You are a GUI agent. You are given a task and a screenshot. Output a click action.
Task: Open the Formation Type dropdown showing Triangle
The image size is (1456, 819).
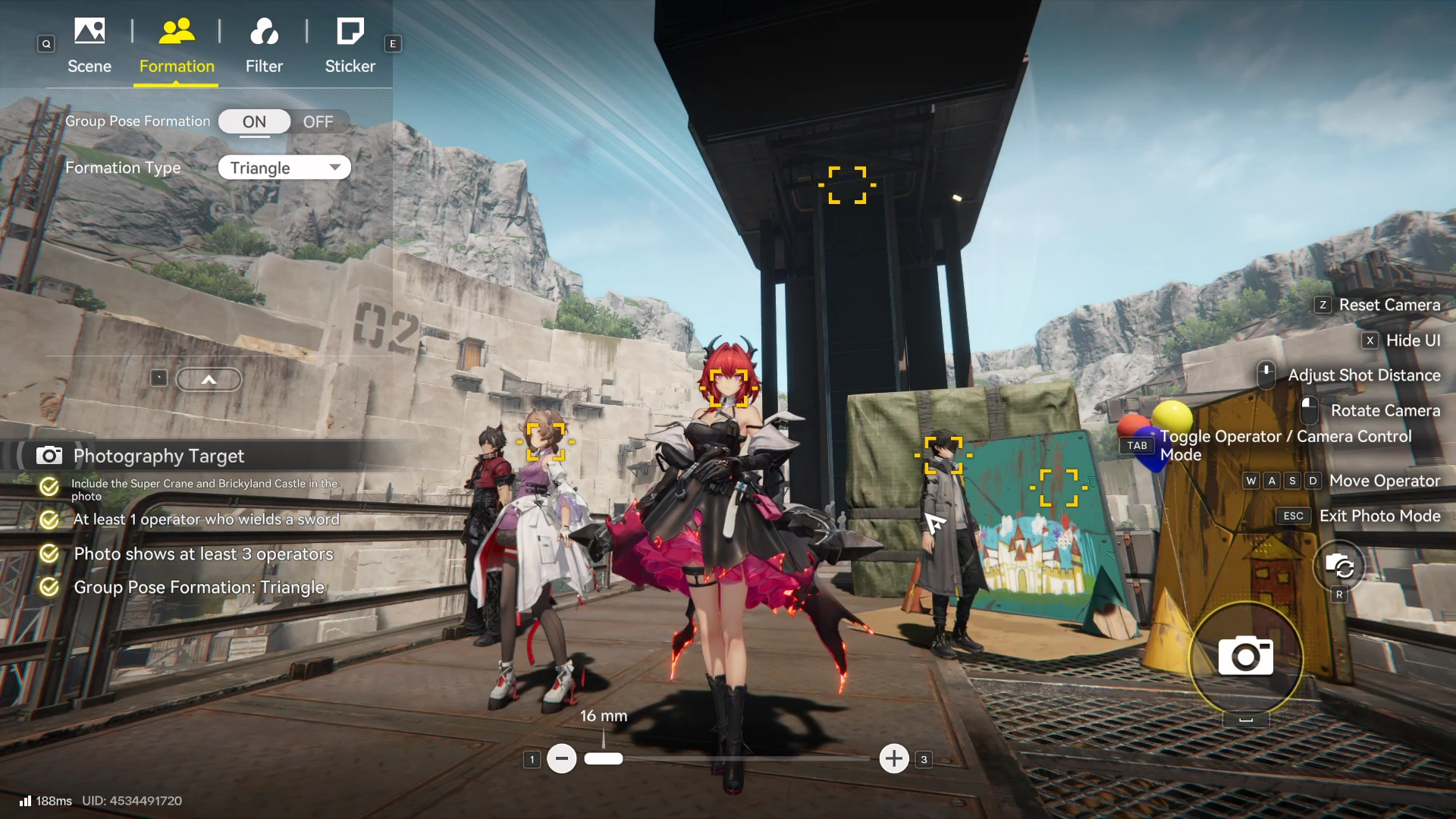click(284, 168)
